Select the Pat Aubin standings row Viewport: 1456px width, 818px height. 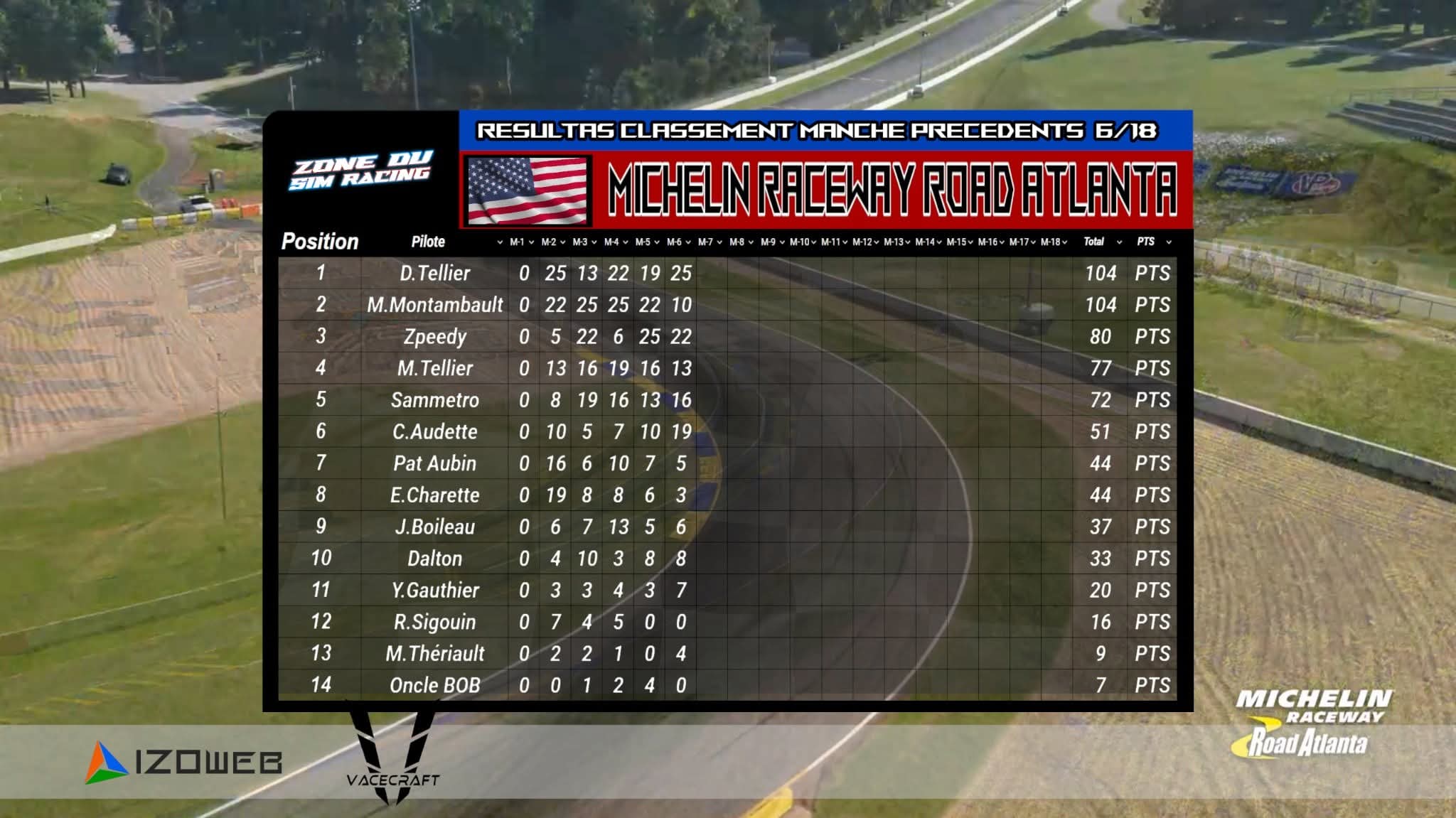(434, 463)
